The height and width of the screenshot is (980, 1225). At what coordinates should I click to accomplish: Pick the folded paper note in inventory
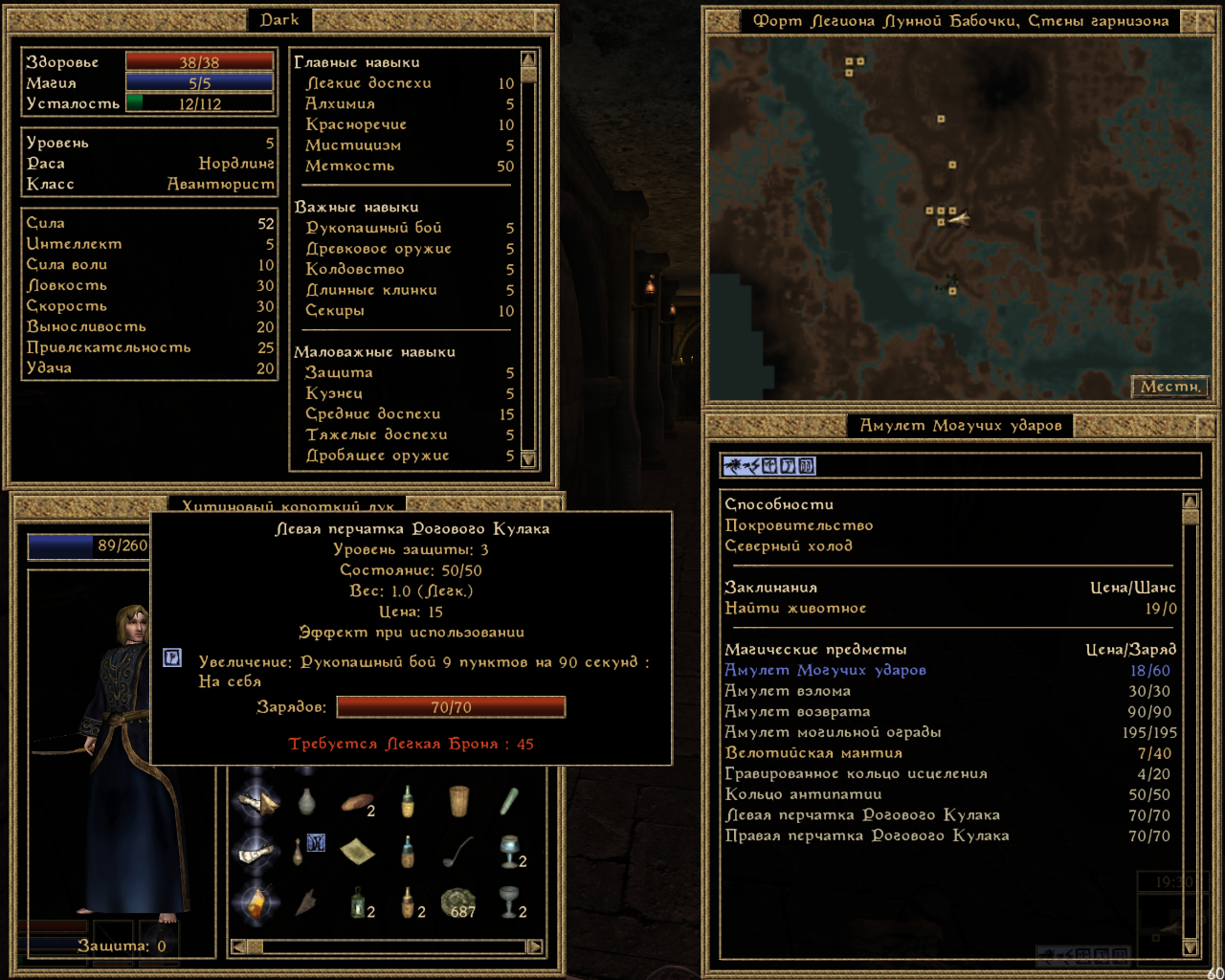coord(357,851)
